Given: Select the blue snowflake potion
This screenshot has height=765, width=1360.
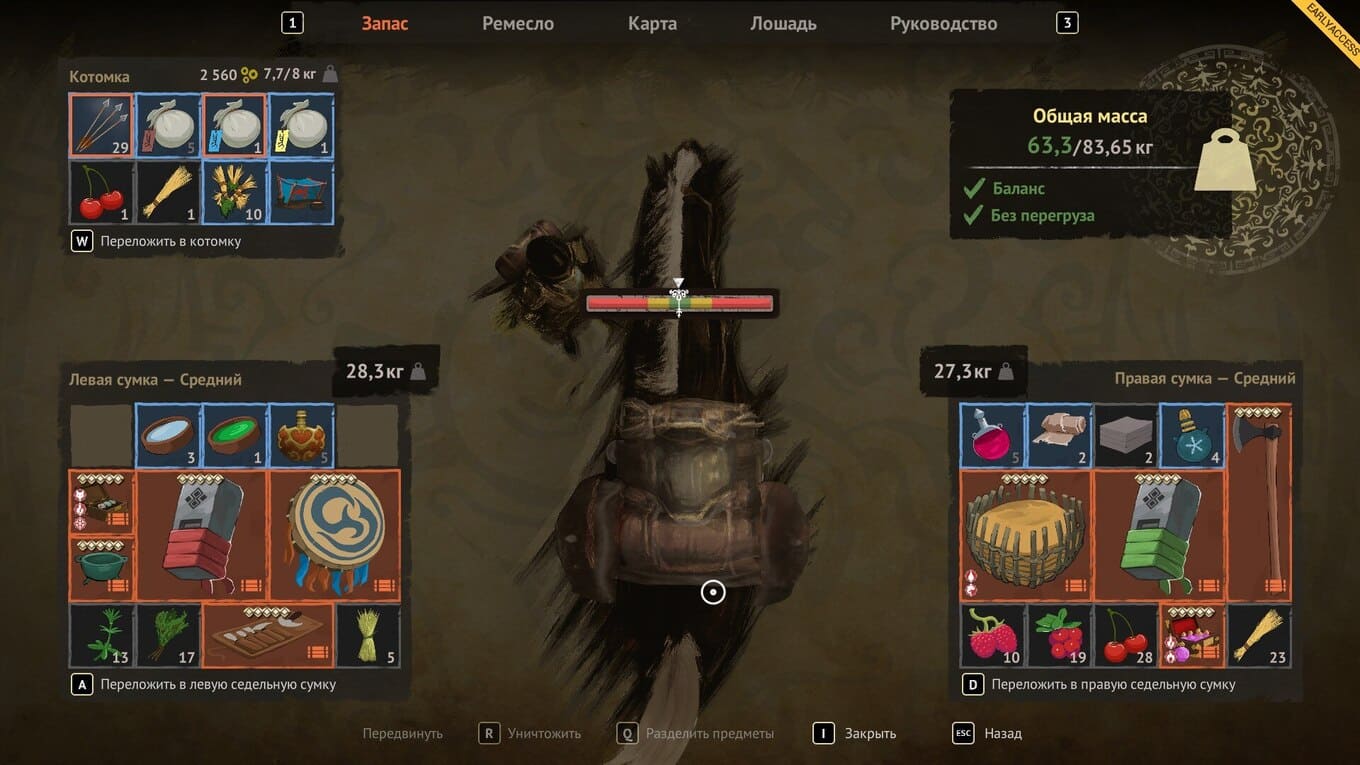Looking at the screenshot, I should tap(1192, 436).
